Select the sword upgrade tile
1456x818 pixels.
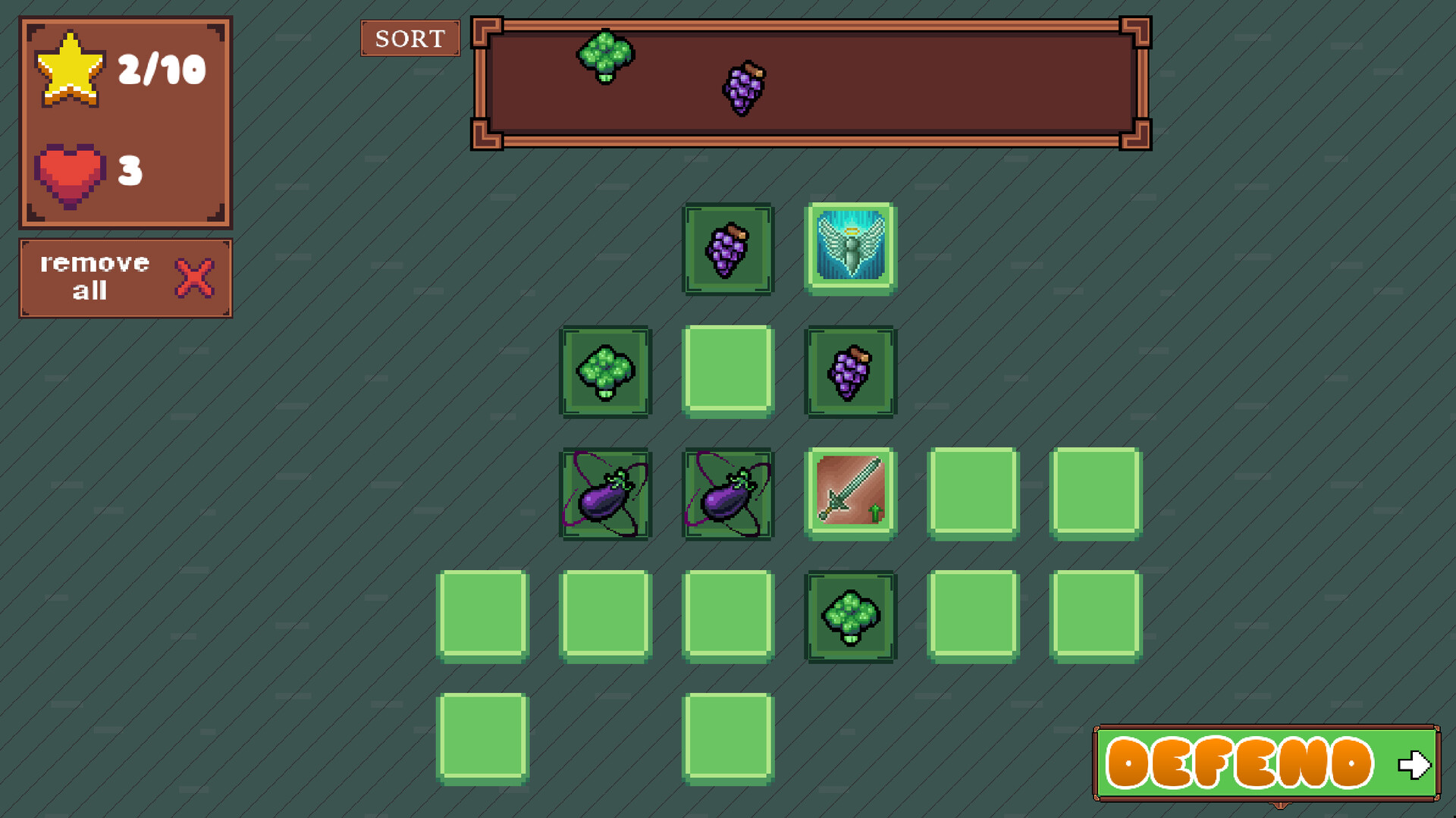coord(850,494)
